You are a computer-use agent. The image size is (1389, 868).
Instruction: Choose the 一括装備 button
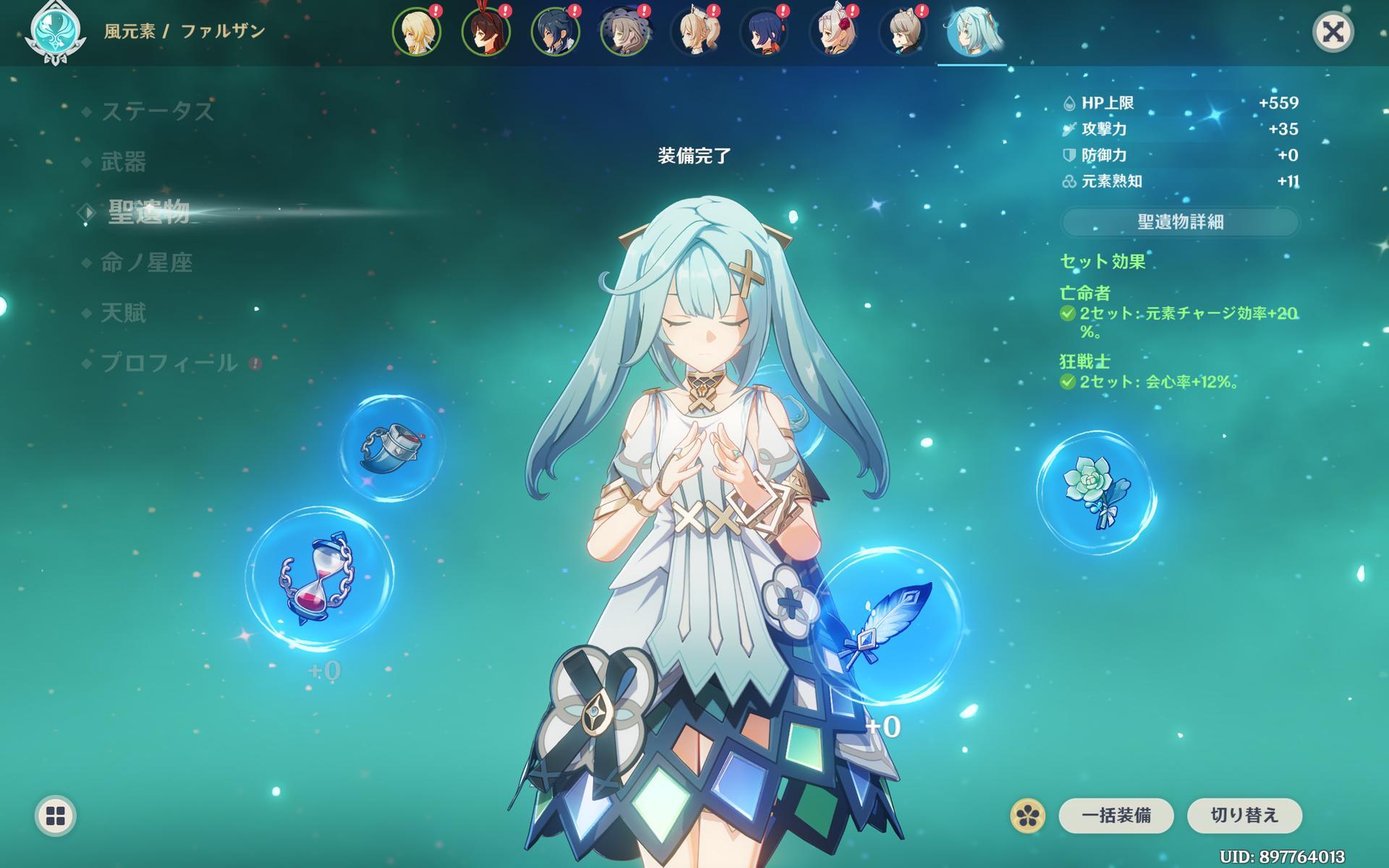click(1116, 816)
